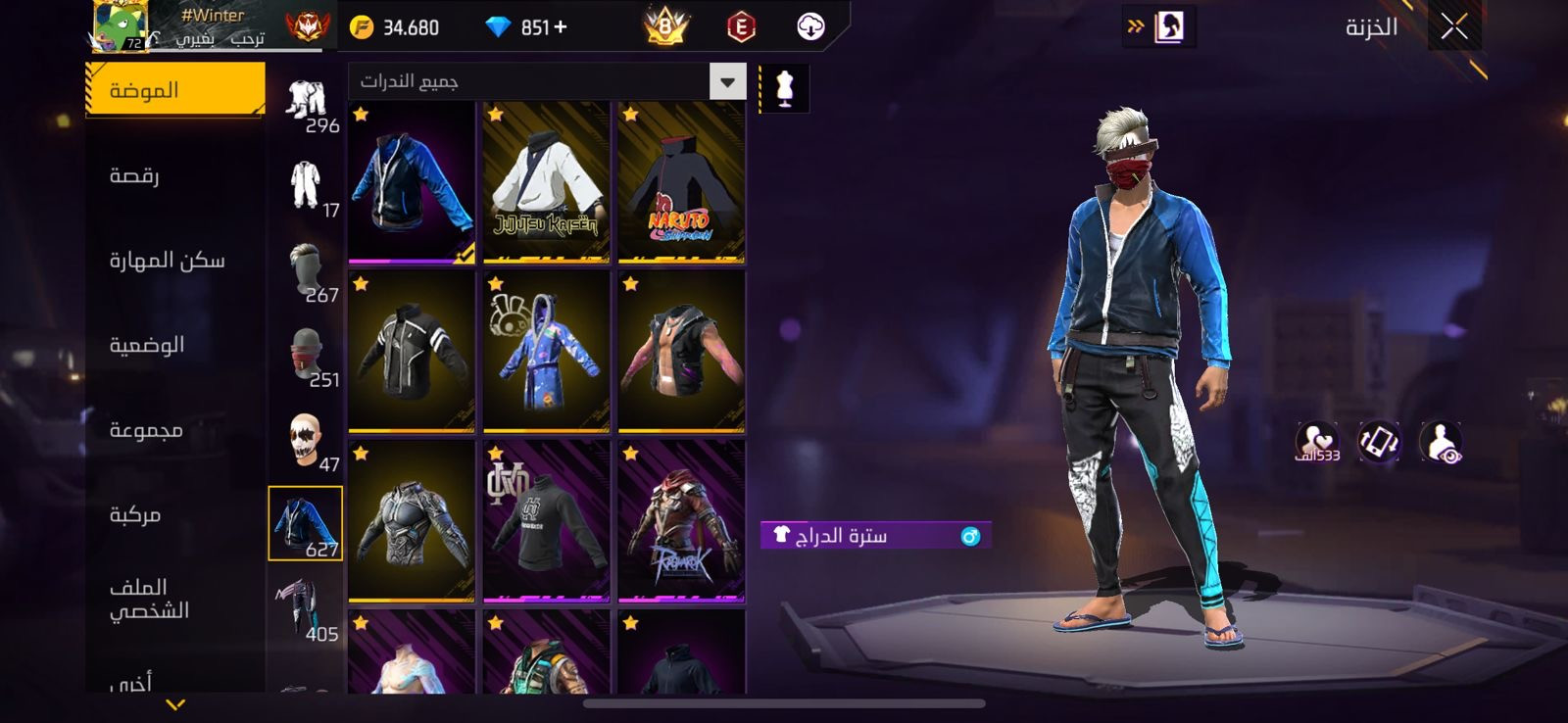Open the جميع الندرات rarity dropdown
This screenshot has width=1568, height=723.
coord(547,81)
